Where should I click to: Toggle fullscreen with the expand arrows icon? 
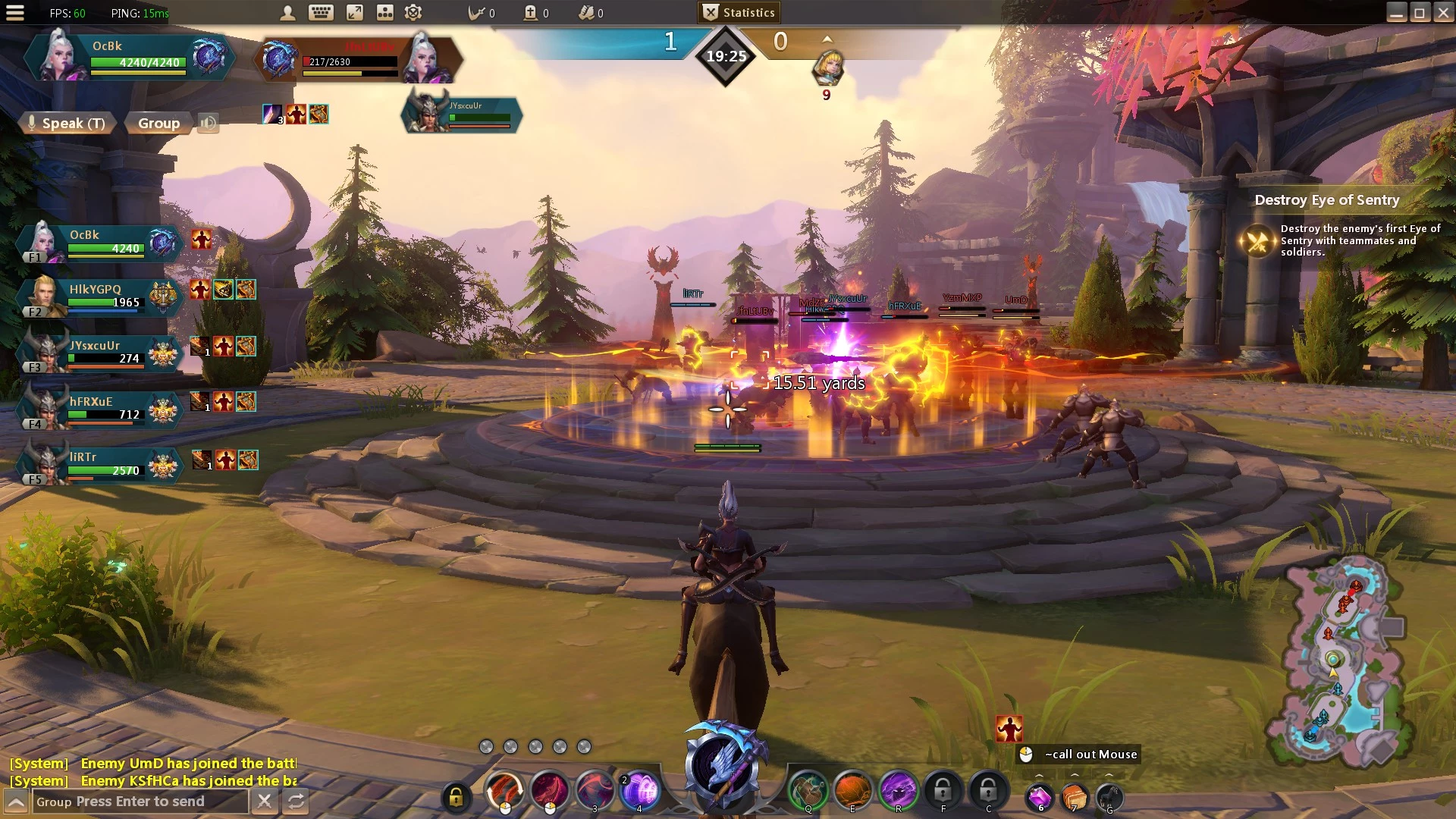pyautogui.click(x=354, y=13)
